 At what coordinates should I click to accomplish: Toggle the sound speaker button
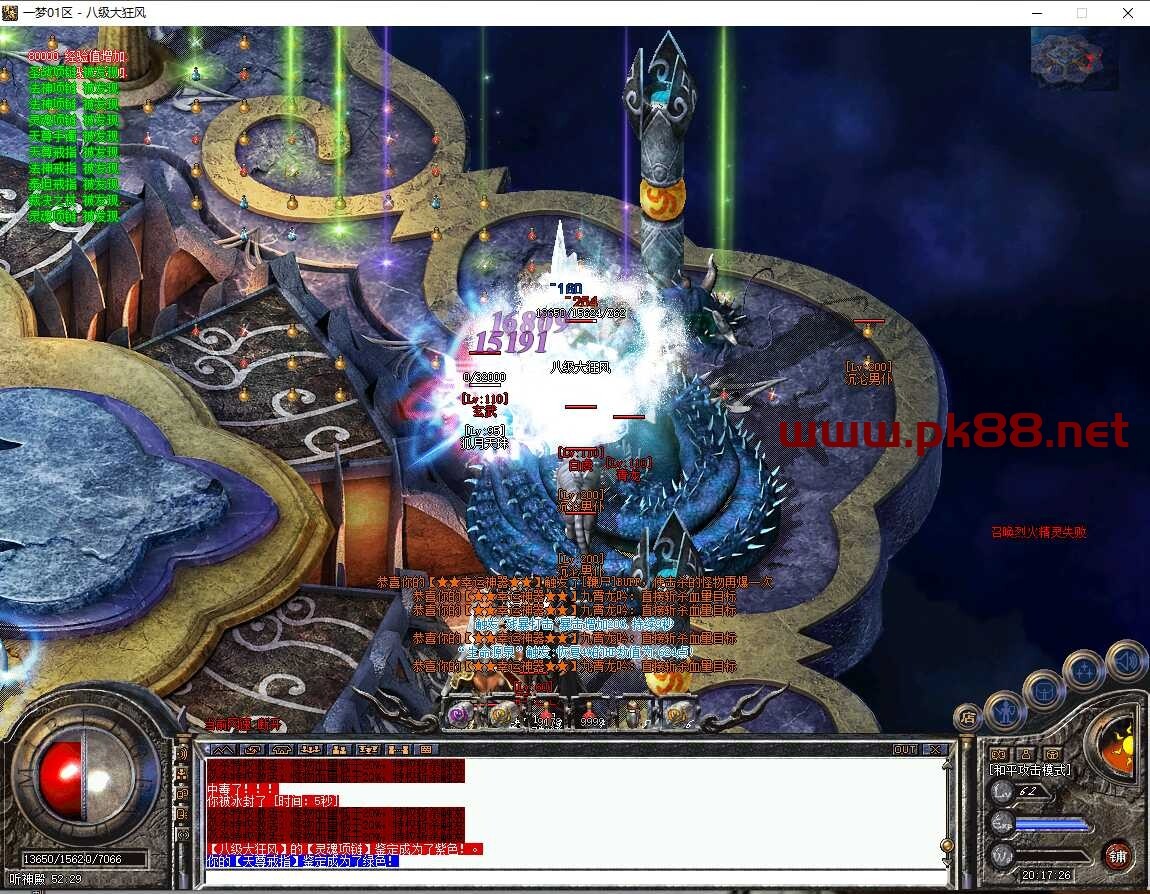point(1126,660)
